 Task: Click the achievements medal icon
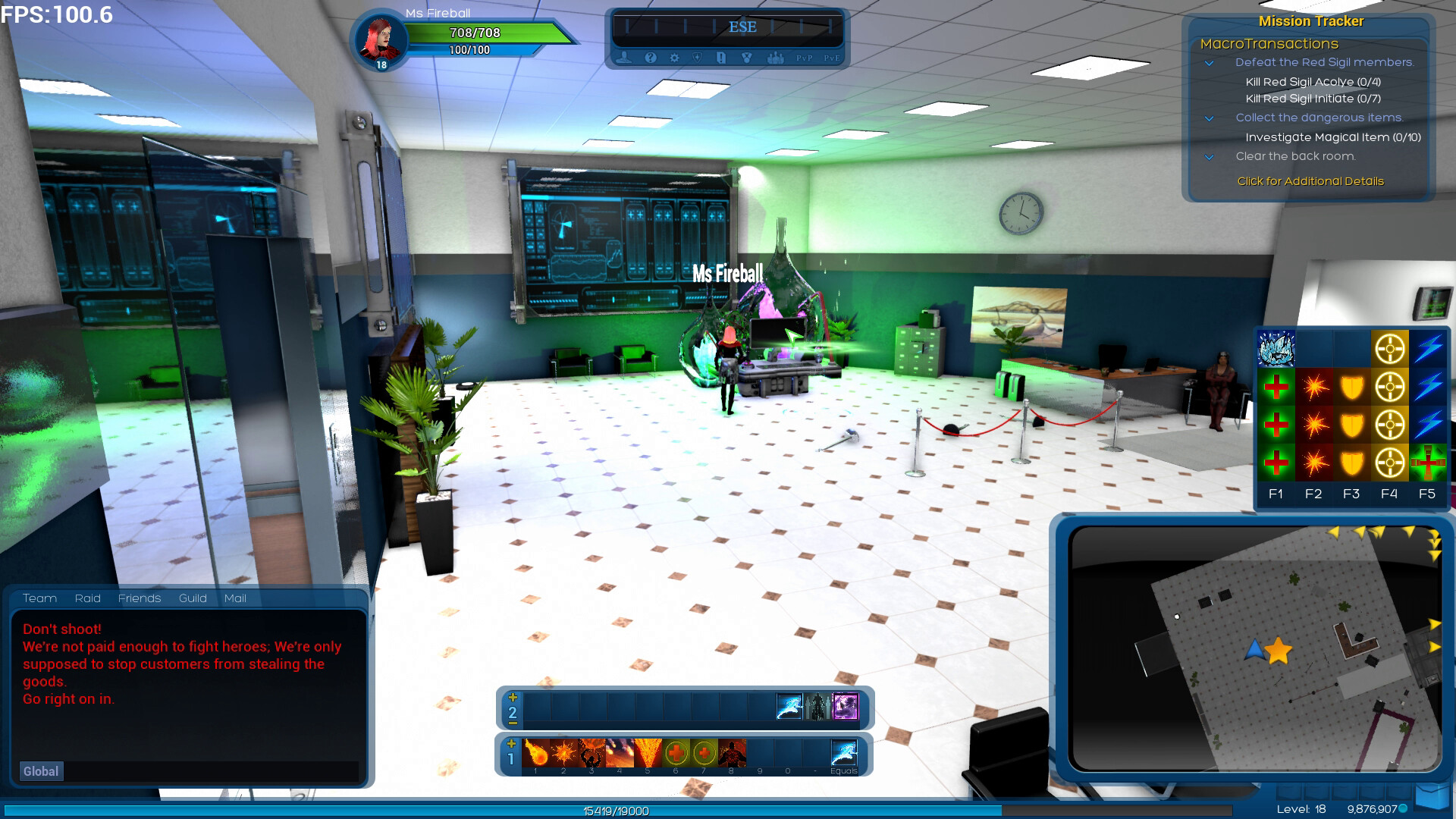(x=748, y=58)
